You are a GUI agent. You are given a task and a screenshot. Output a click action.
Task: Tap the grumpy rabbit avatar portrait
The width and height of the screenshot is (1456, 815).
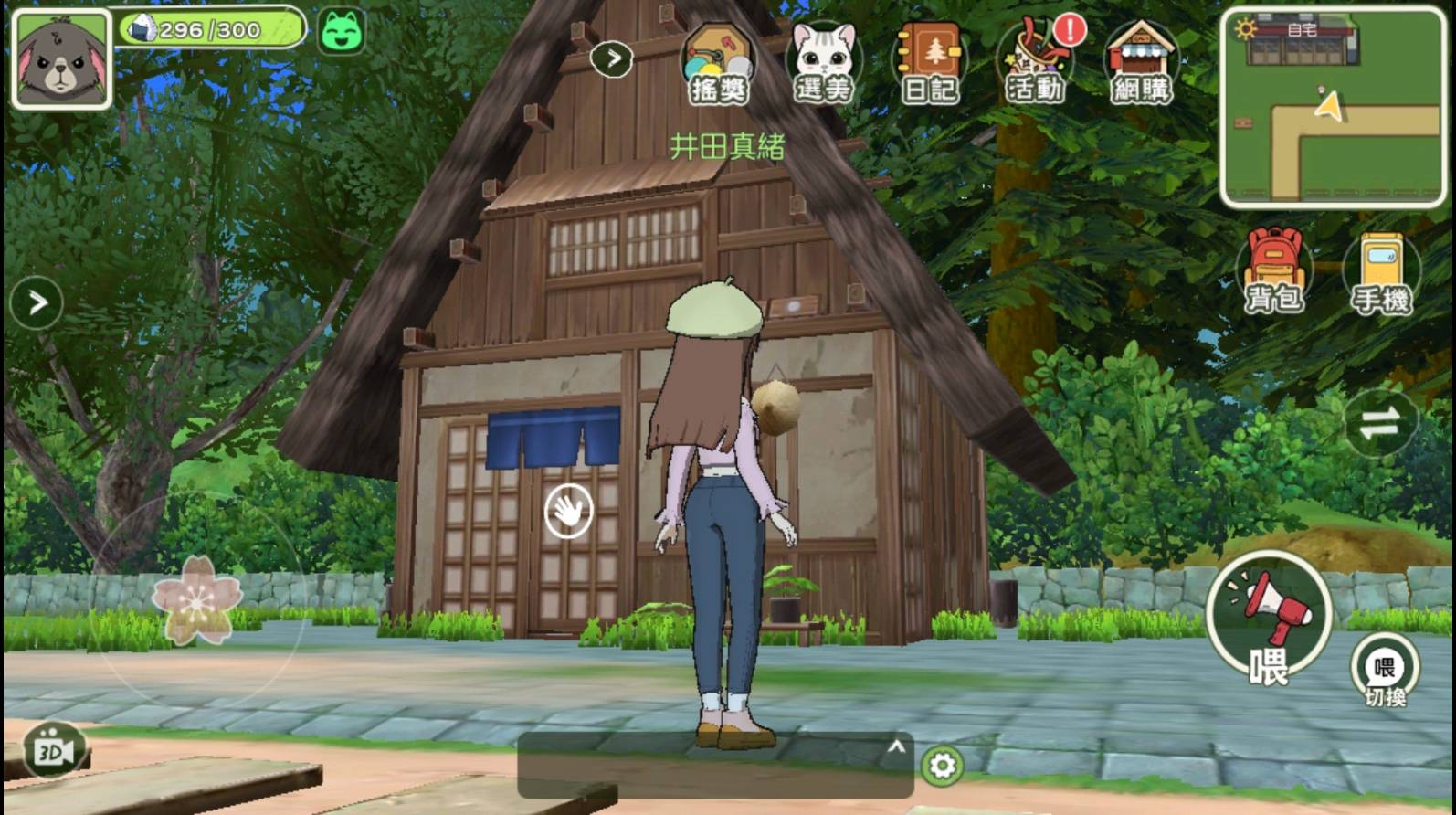(61, 59)
